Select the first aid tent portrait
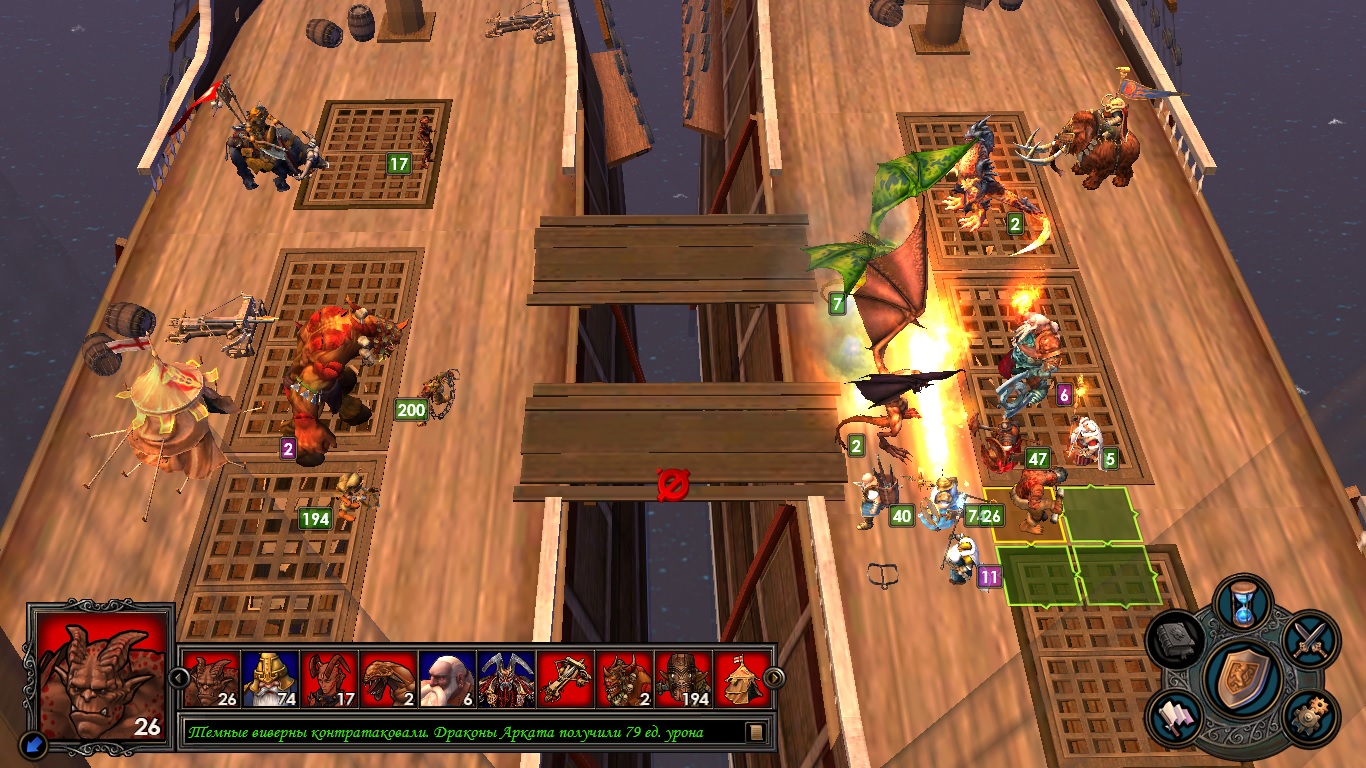The image size is (1366, 768). pos(742,679)
